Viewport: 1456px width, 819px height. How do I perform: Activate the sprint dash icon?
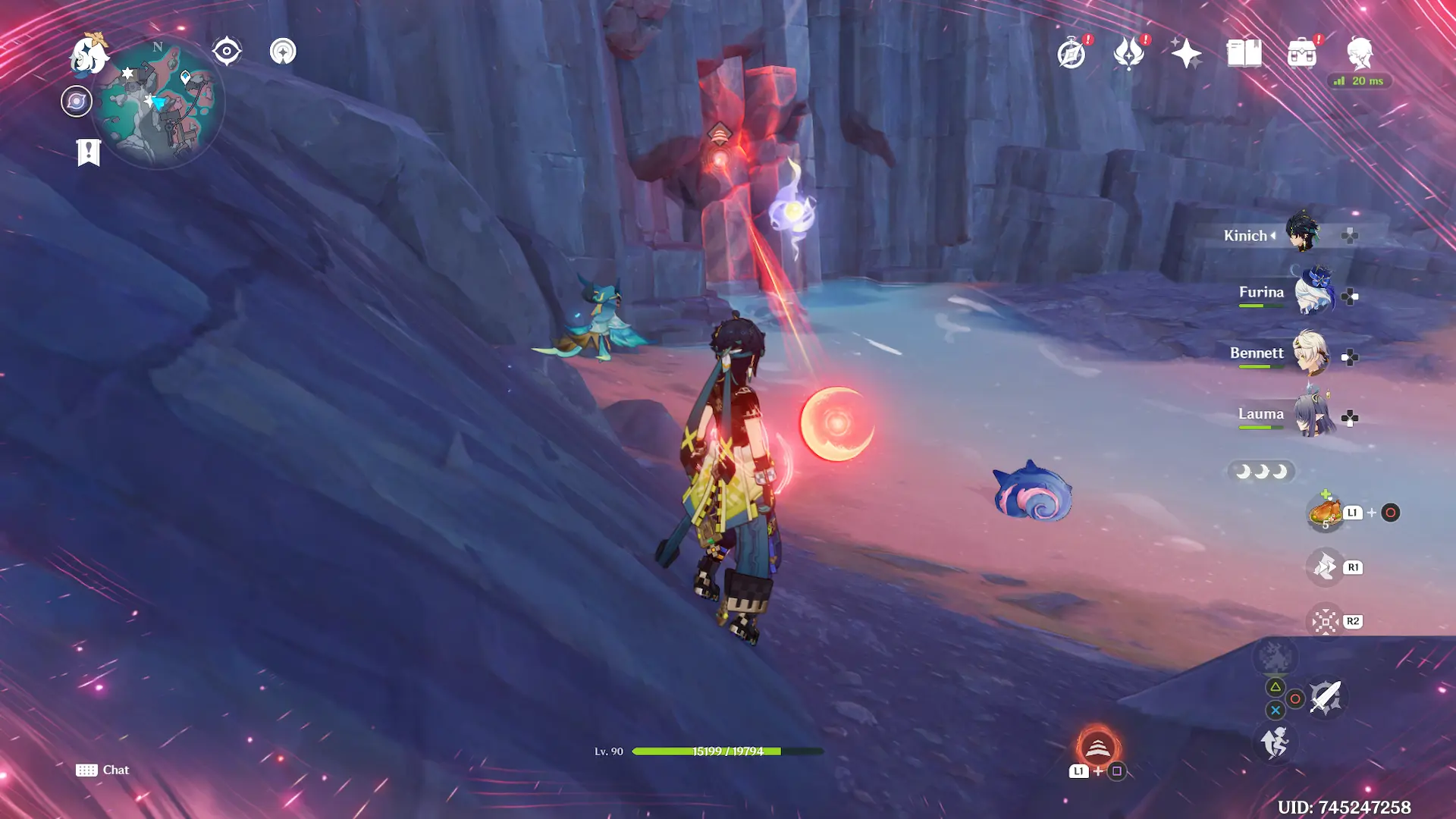click(x=1275, y=742)
